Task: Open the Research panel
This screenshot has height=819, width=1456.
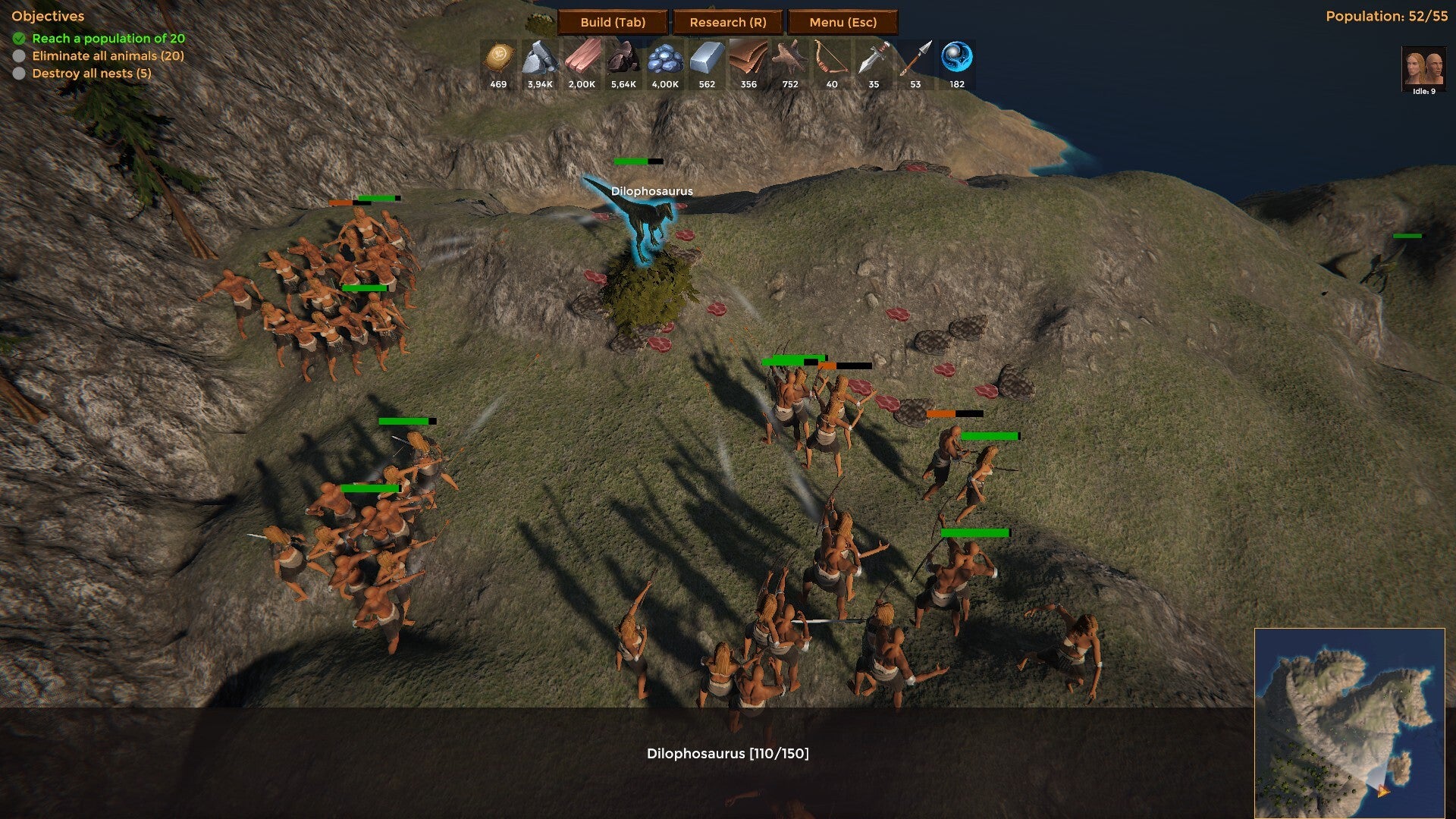Action: click(727, 22)
